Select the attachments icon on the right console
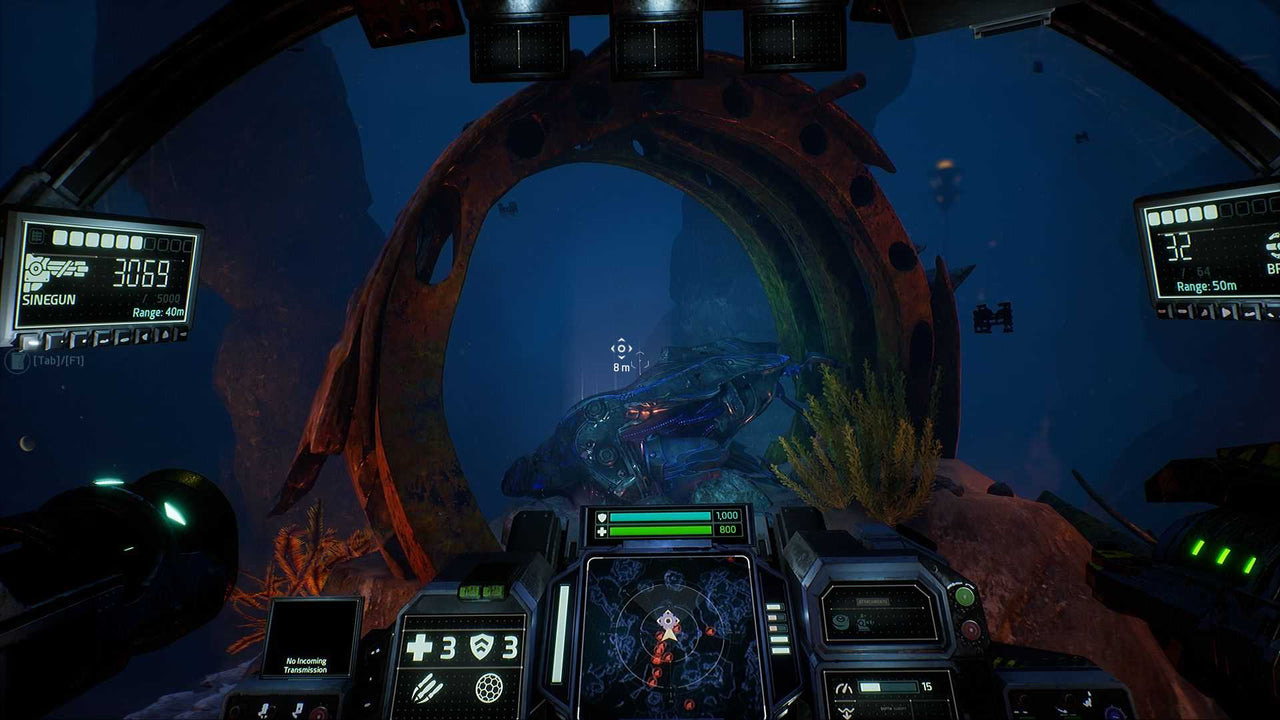The image size is (1280, 720). [x=840, y=620]
